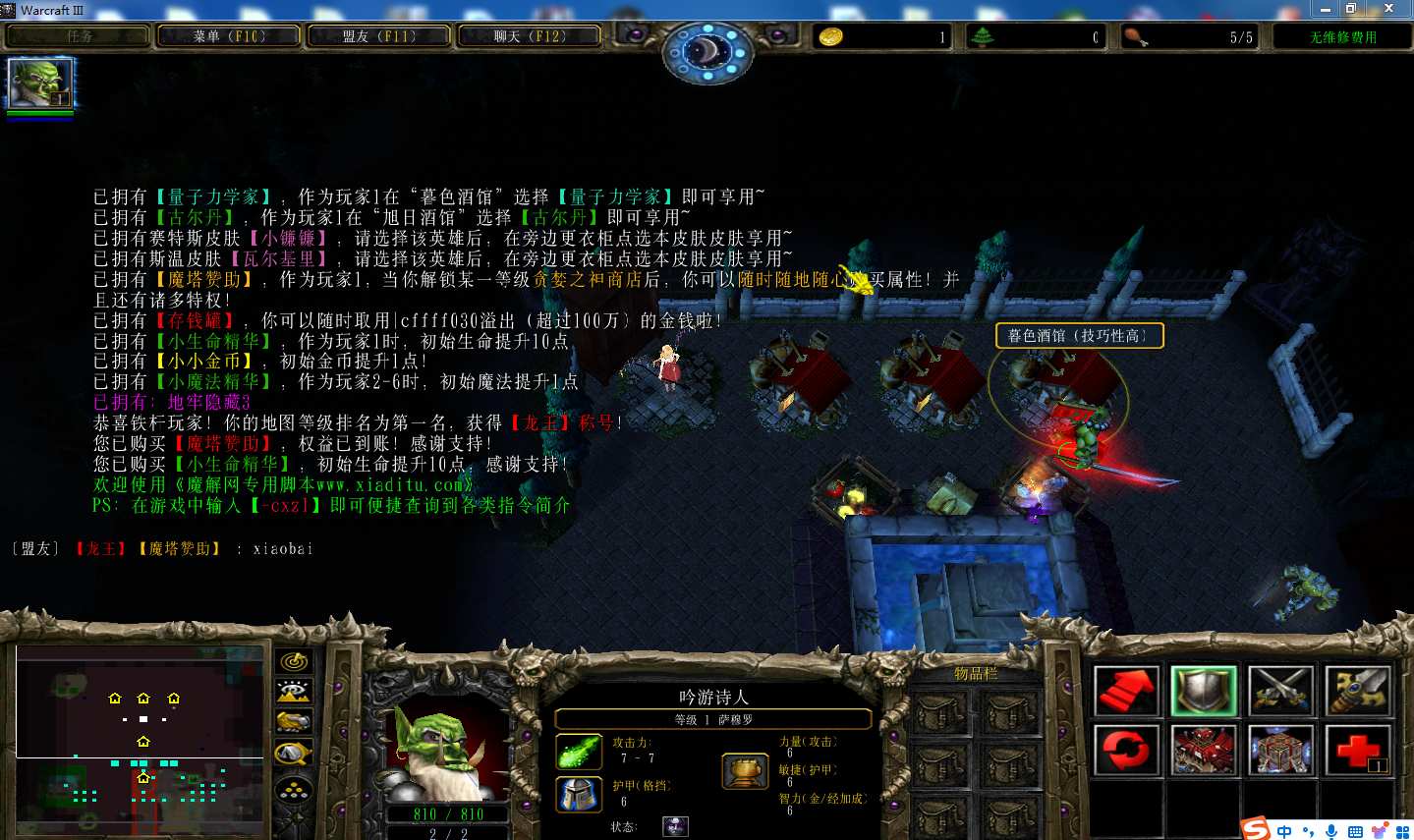The height and width of the screenshot is (840, 1414).
Task: Open the 聊天 (F12) chat log
Action: tap(530, 36)
